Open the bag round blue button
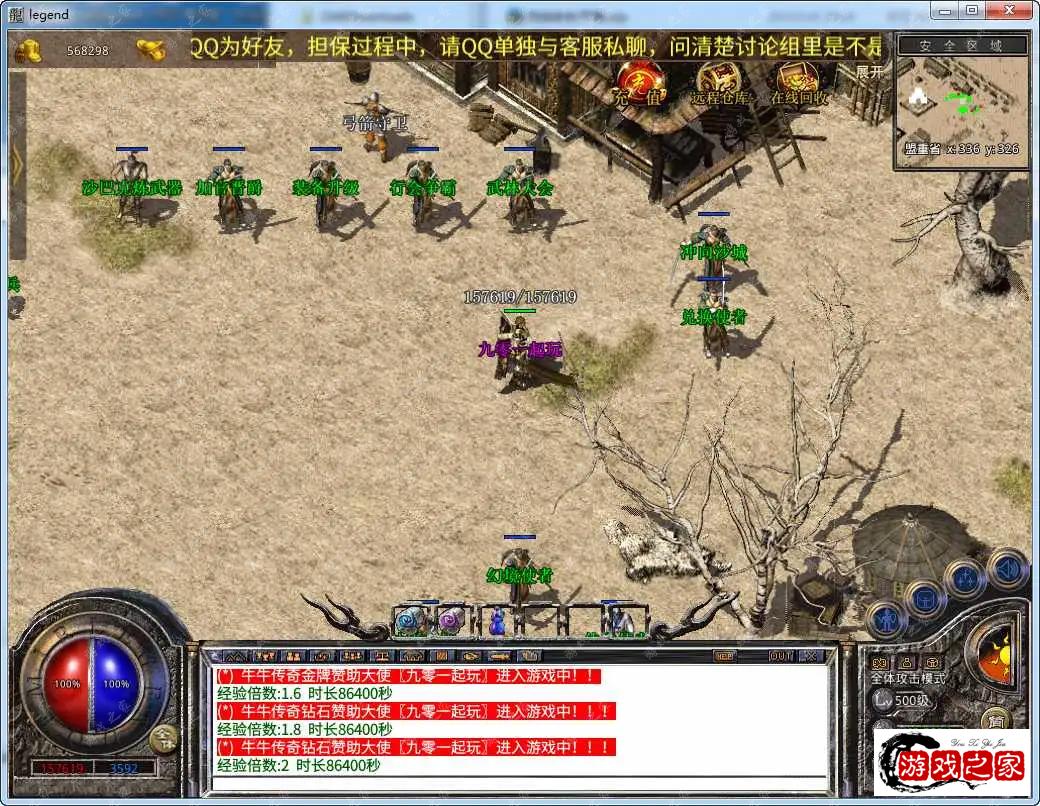Viewport: 1040px width, 806px height. (x=926, y=600)
